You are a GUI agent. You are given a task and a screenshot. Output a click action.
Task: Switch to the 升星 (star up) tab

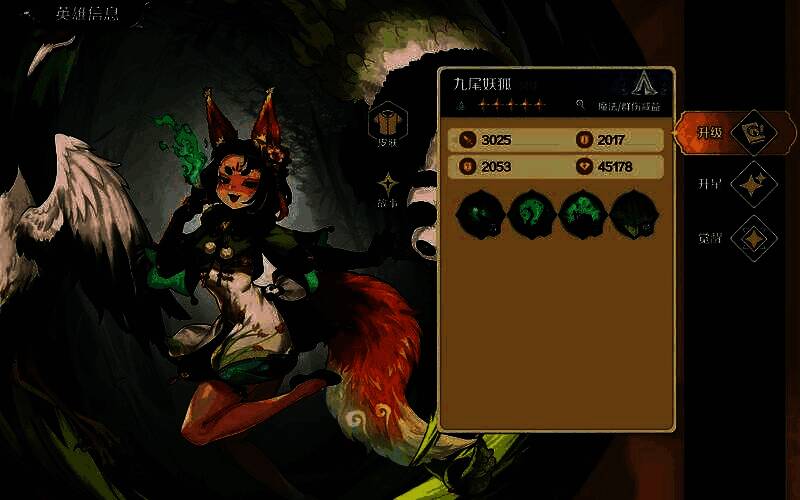tap(753, 185)
